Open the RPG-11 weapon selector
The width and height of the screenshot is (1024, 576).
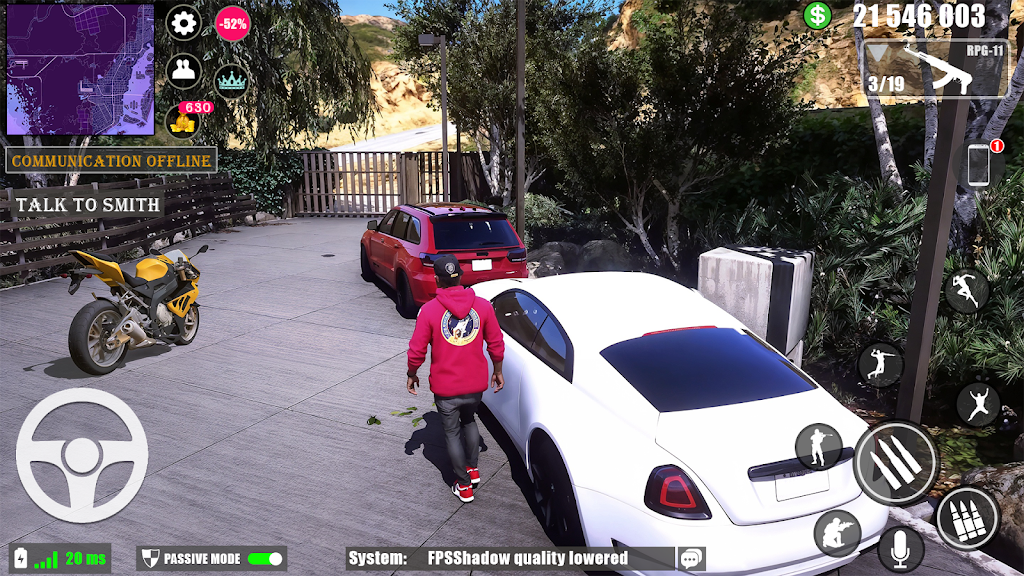[x=934, y=69]
